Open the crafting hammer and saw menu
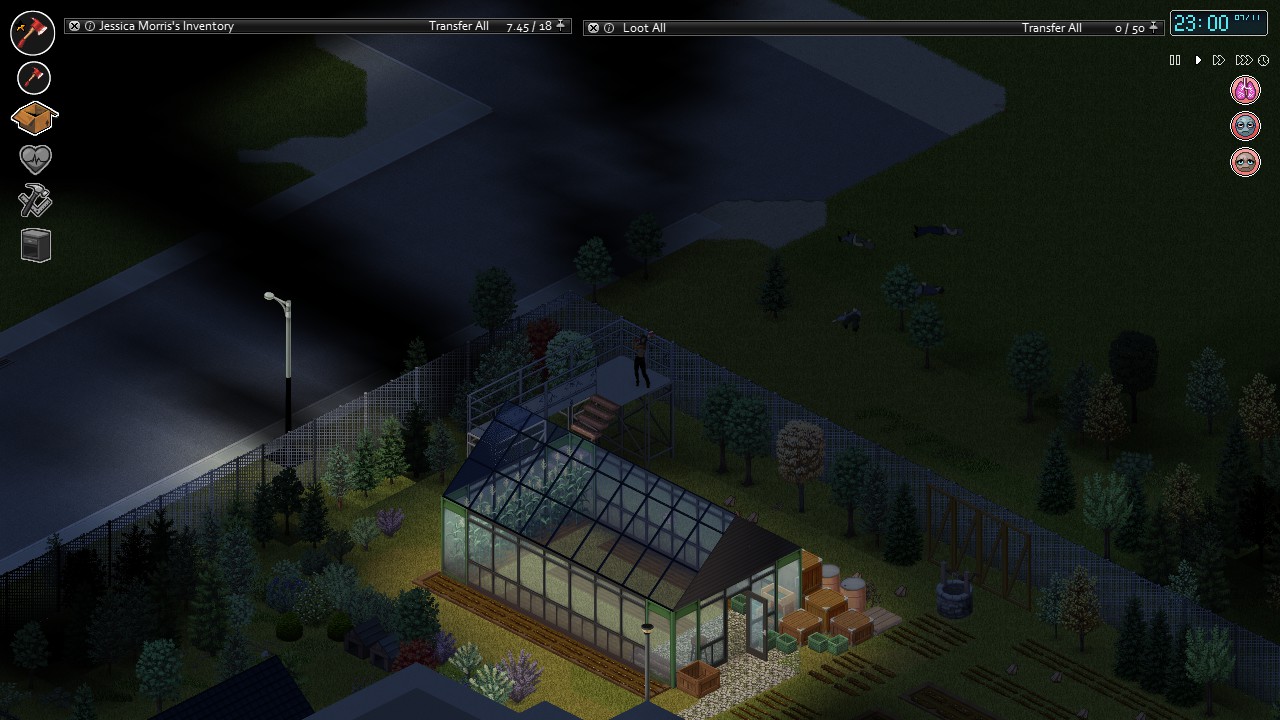 [x=35, y=202]
